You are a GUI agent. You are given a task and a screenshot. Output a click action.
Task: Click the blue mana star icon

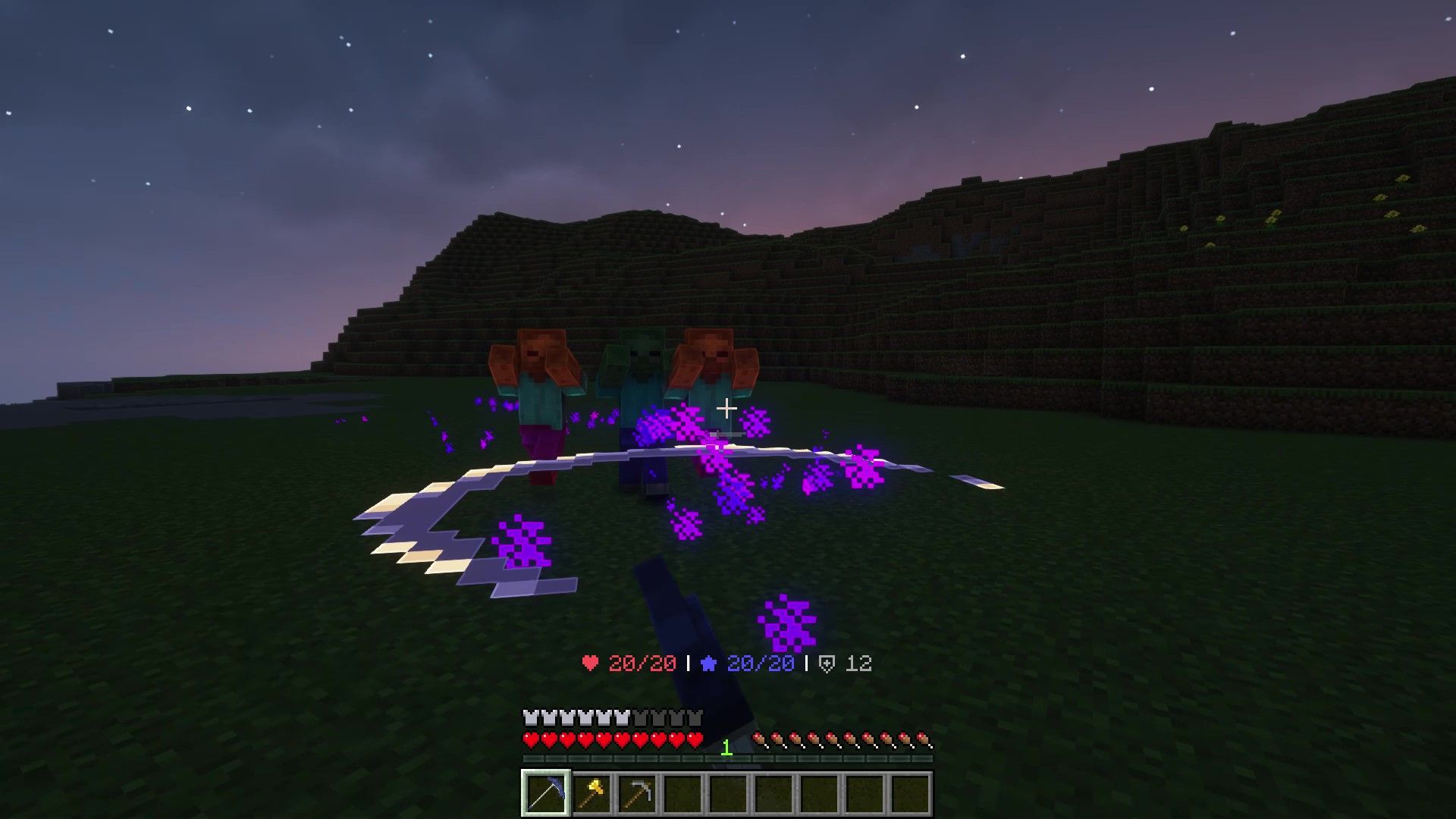point(709,662)
